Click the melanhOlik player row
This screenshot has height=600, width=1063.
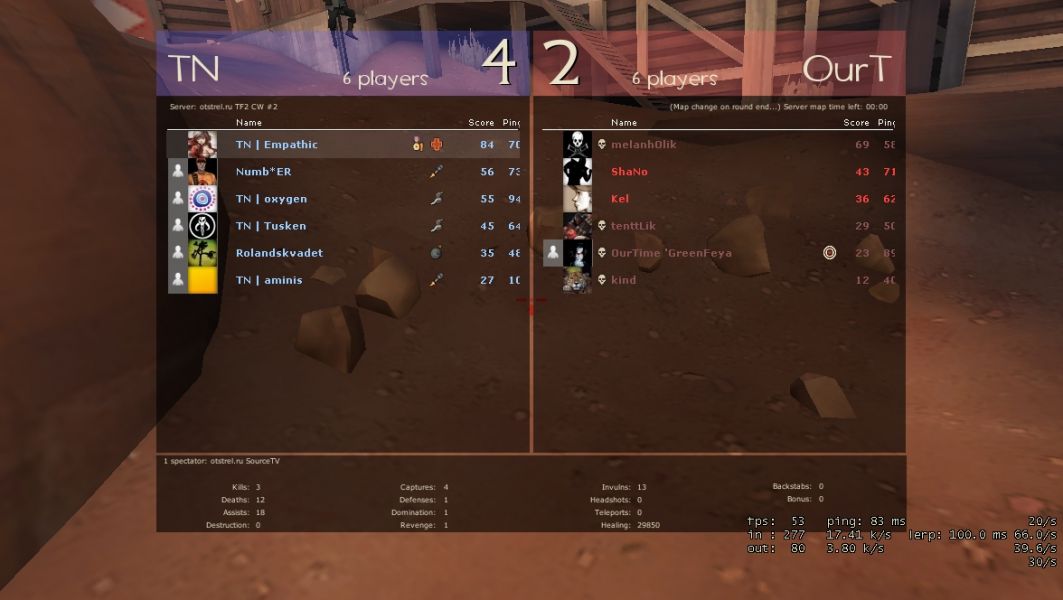coord(644,145)
